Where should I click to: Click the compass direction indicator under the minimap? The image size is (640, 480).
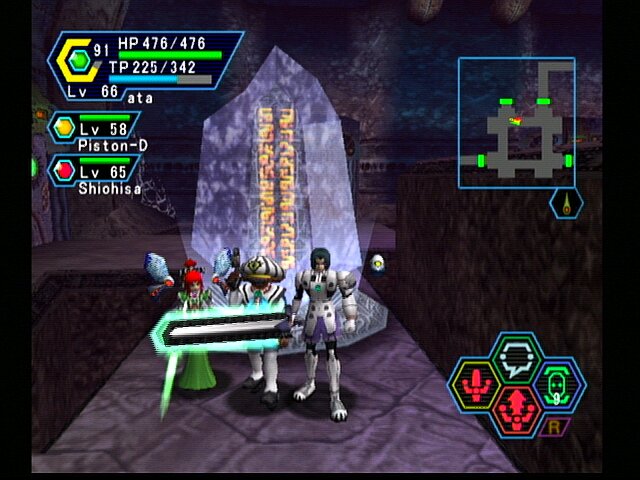click(567, 203)
